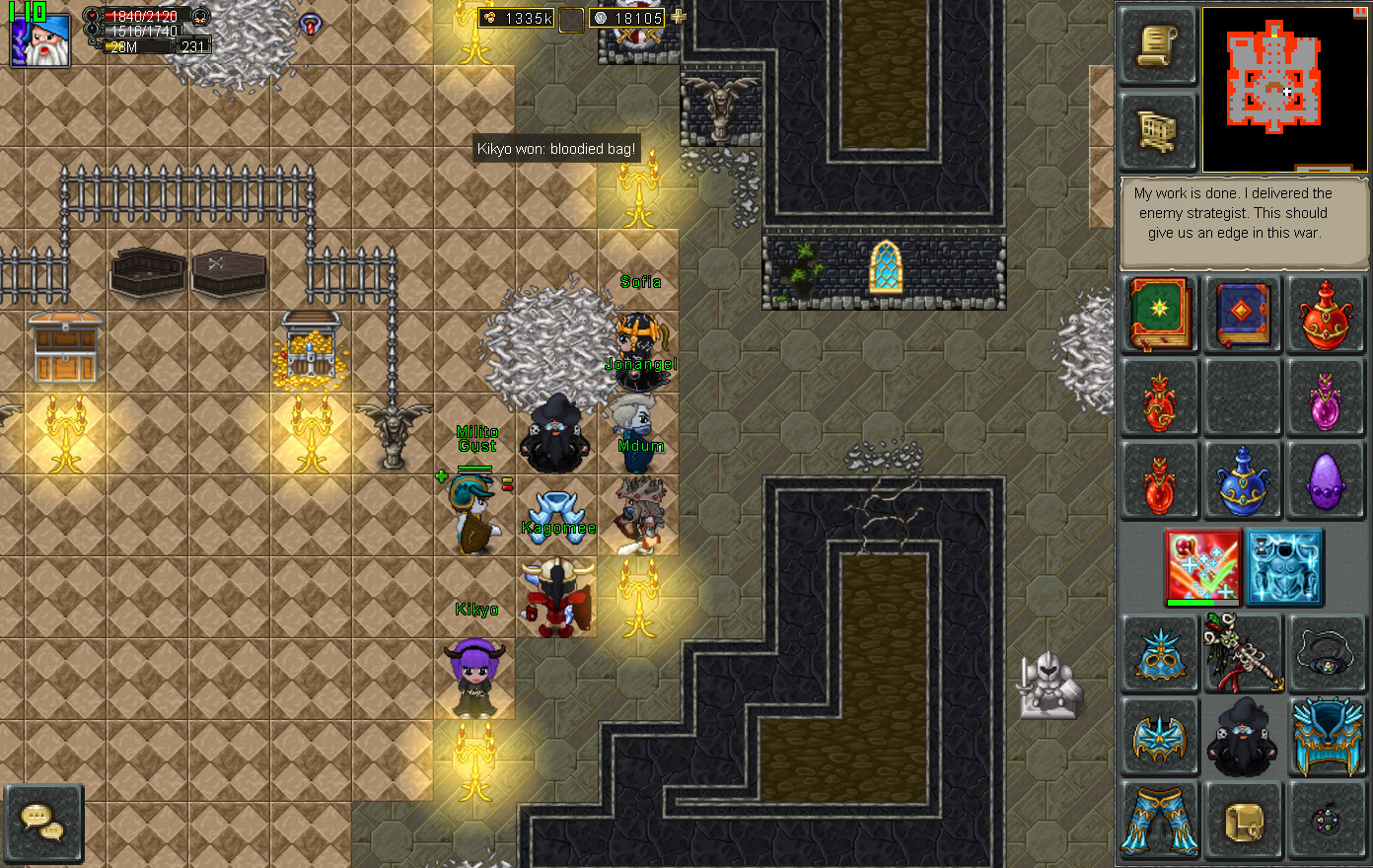Click the red ring buff icon
This screenshot has width=1373, height=868.
pyautogui.click(x=312, y=24)
